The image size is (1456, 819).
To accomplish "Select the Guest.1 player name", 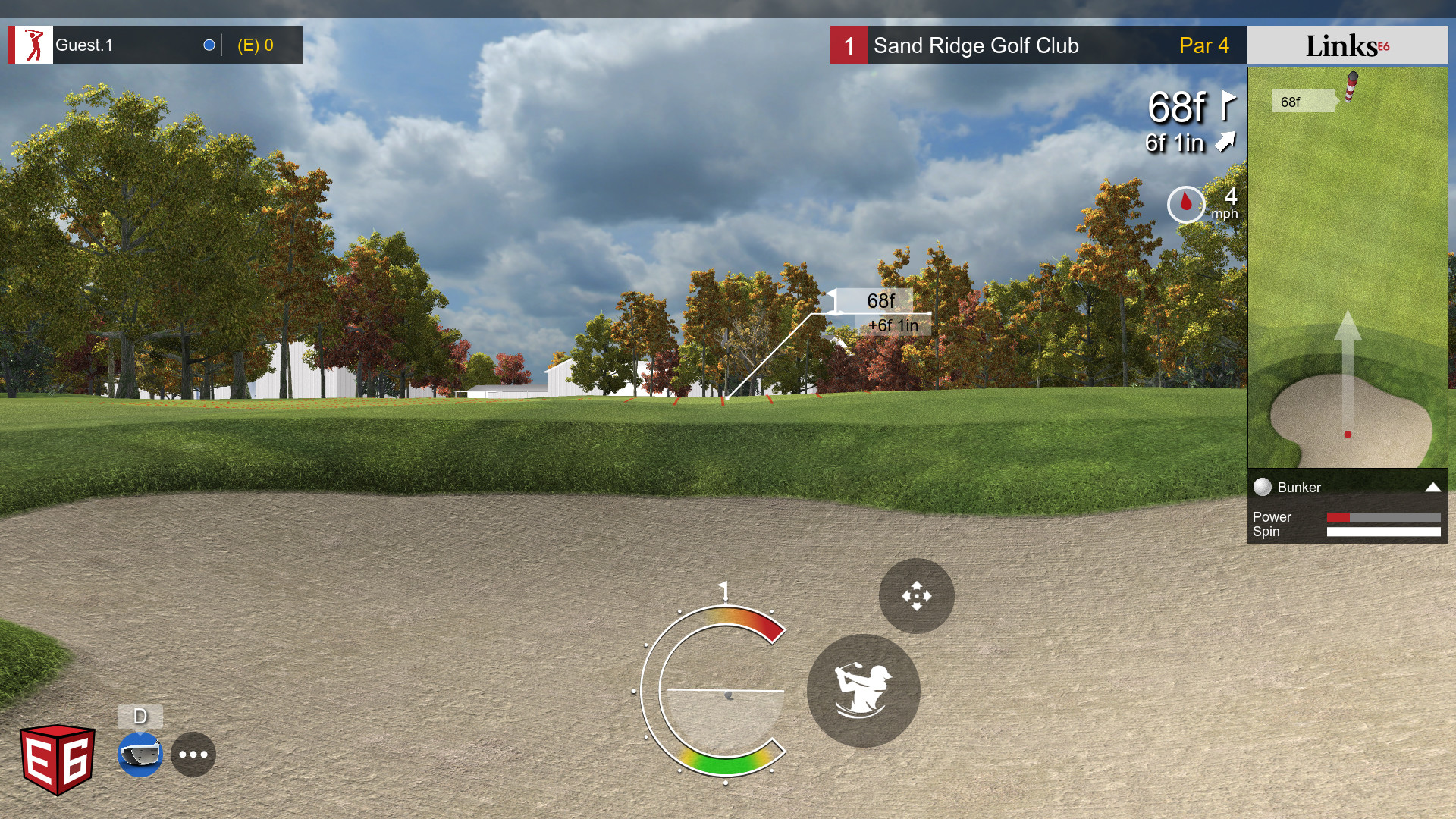I will pos(83,44).
